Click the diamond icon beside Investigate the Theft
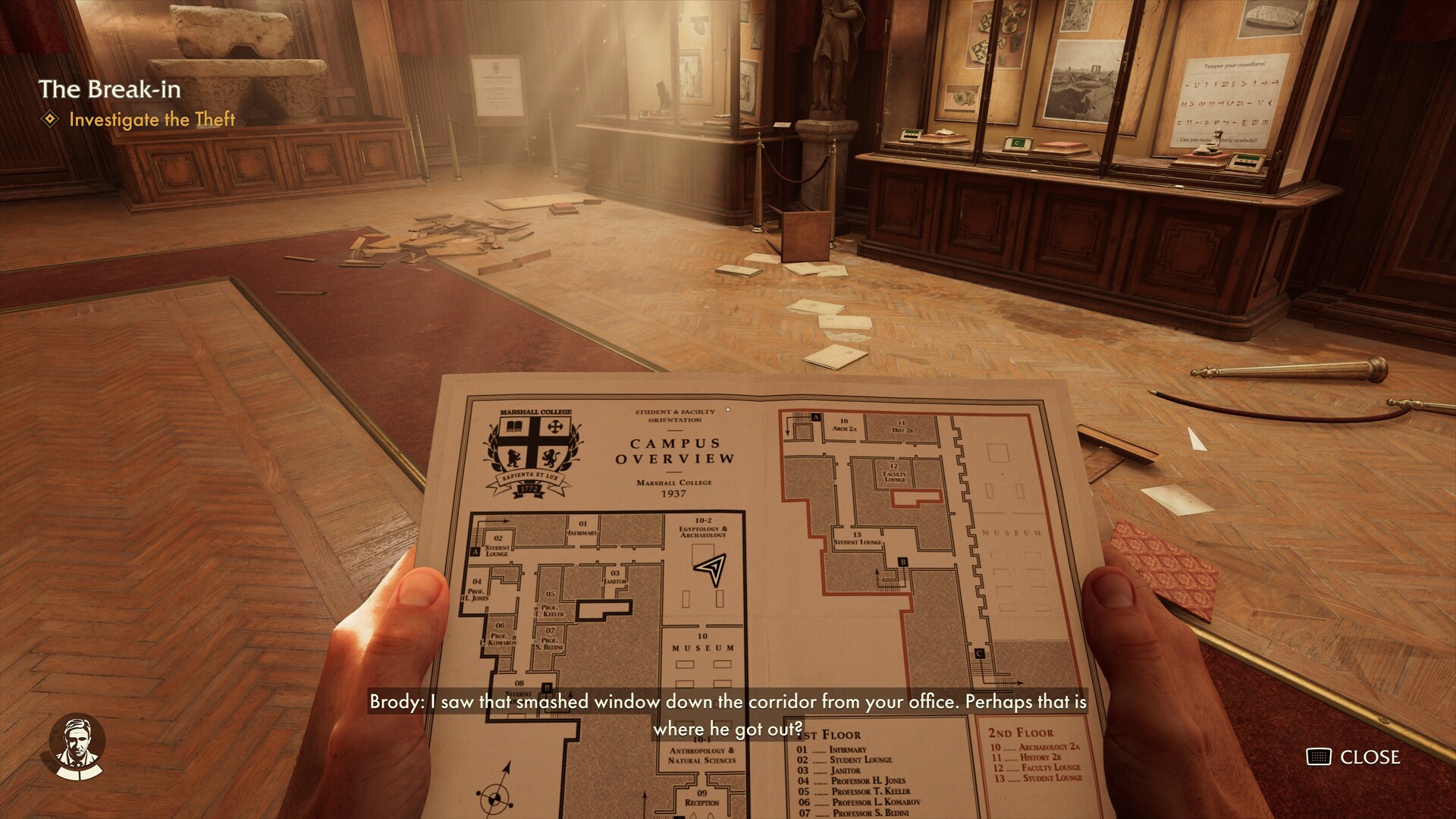This screenshot has width=1456, height=819. tap(50, 120)
